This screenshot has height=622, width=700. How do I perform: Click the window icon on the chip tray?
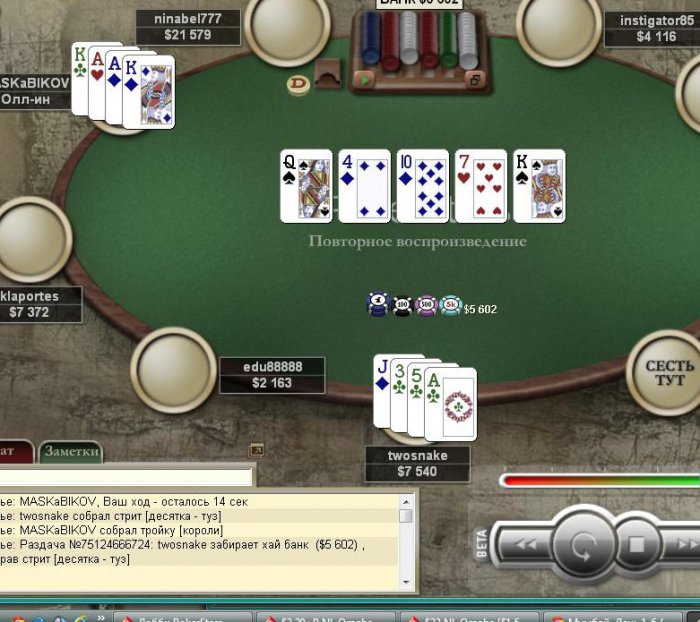476,80
